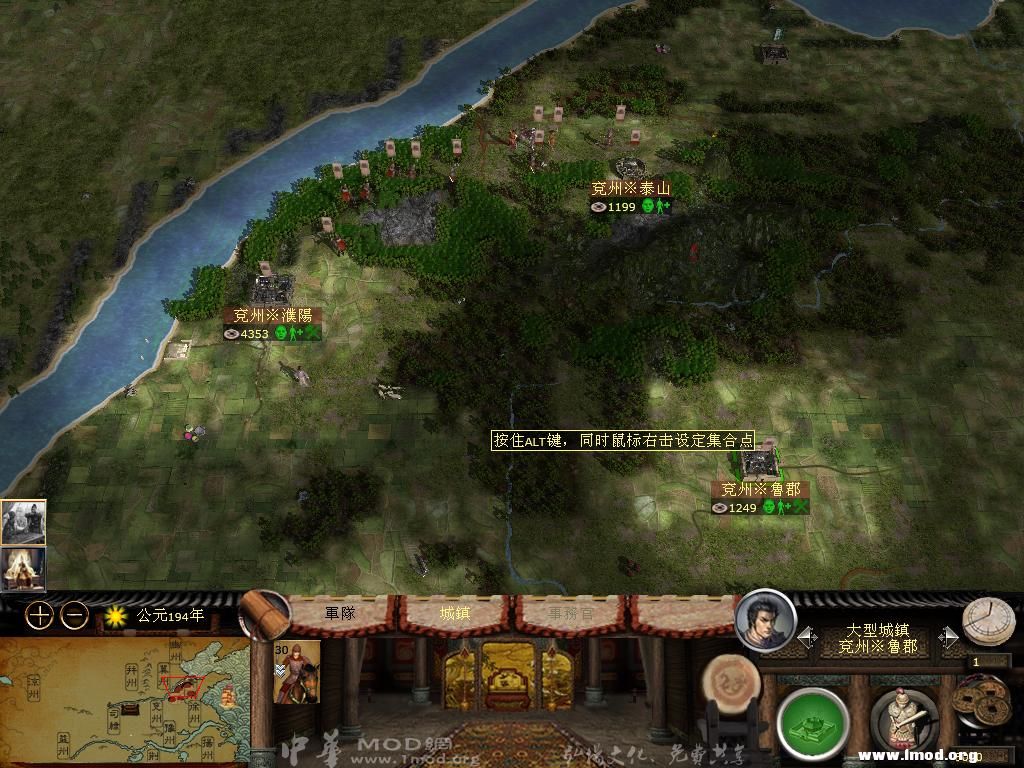The image size is (1024, 768).
Task: Go to next settlement with right arrow
Action: [x=948, y=637]
